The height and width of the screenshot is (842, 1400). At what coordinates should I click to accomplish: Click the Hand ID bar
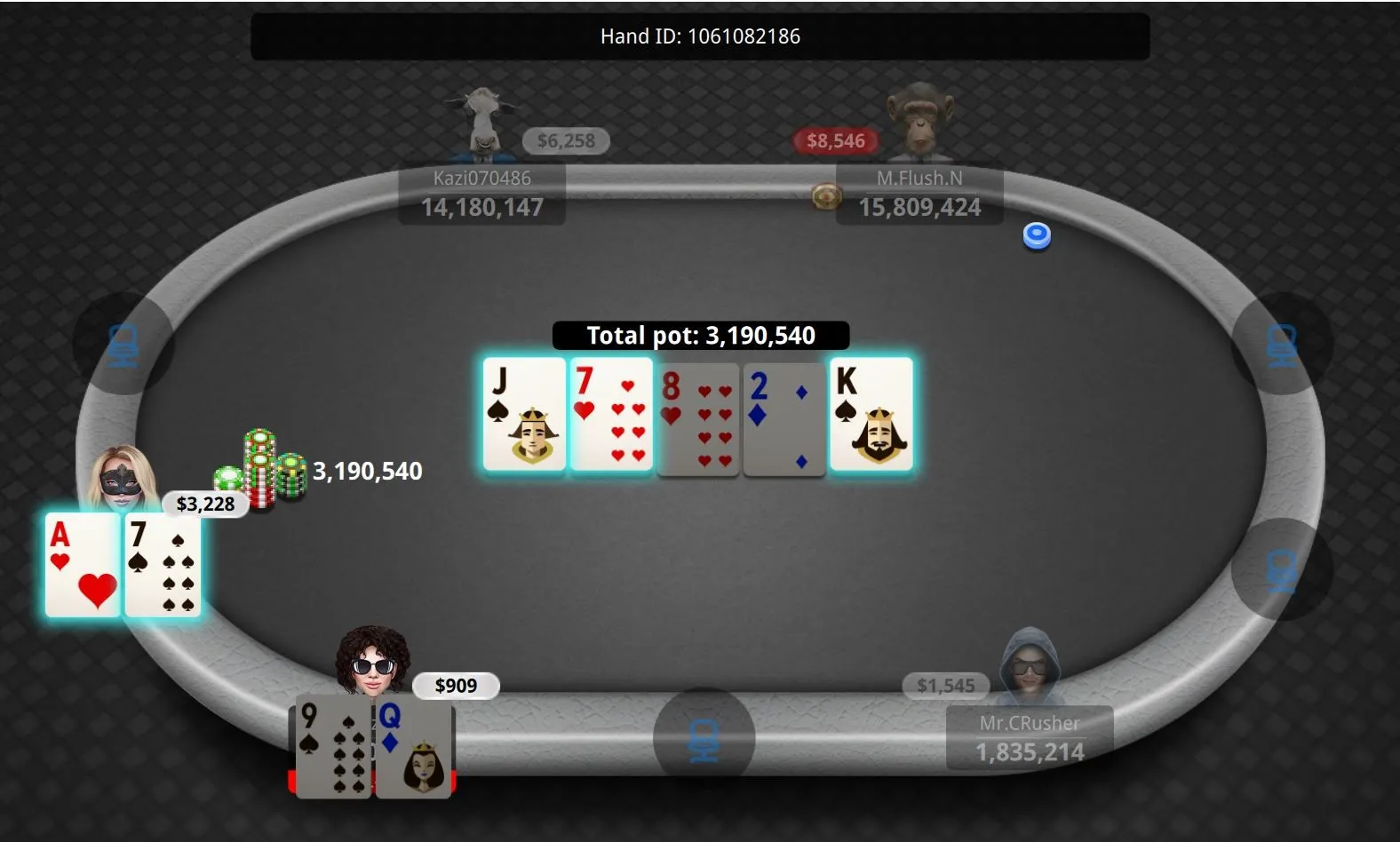[700, 36]
